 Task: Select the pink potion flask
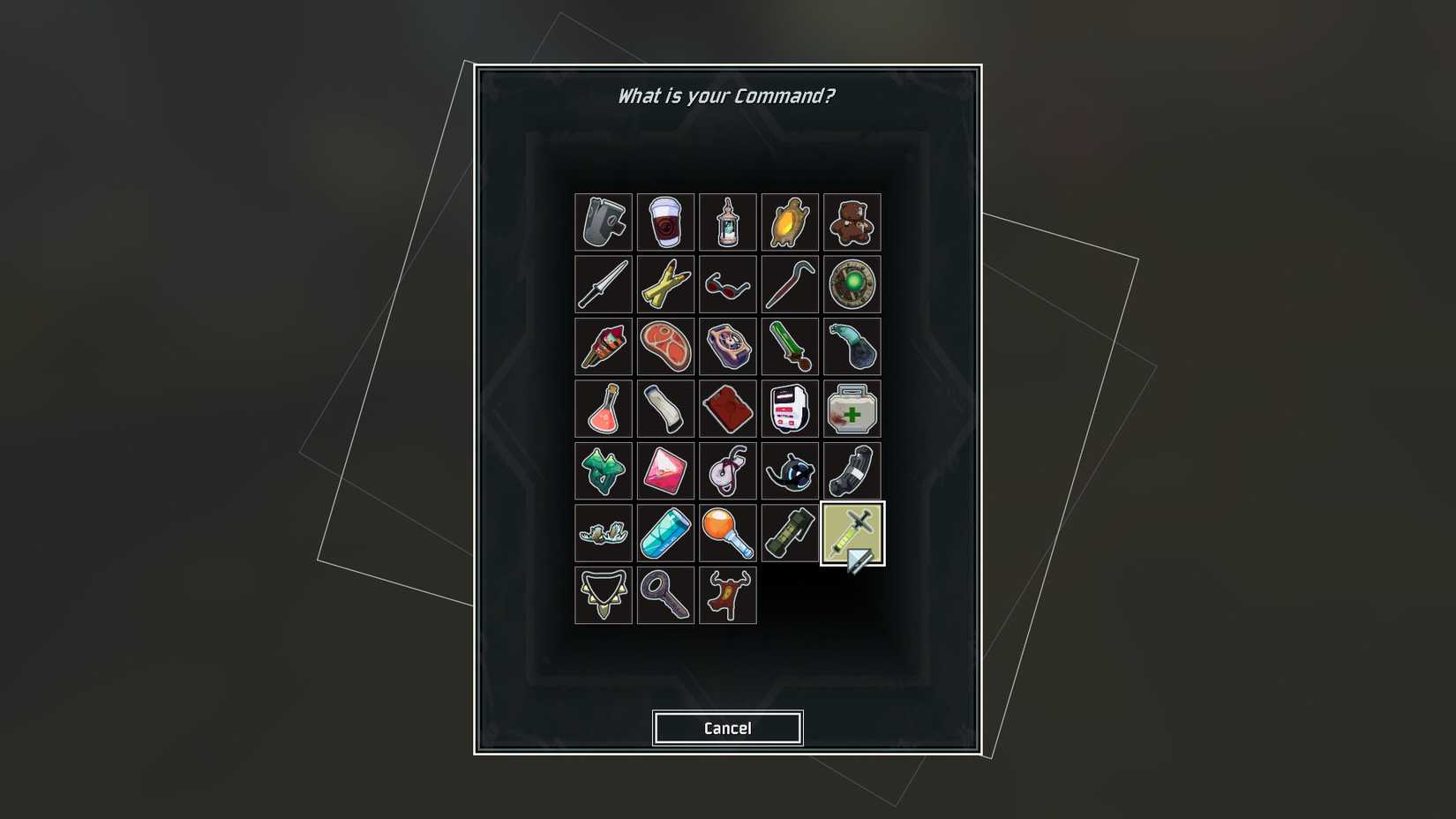pos(603,408)
